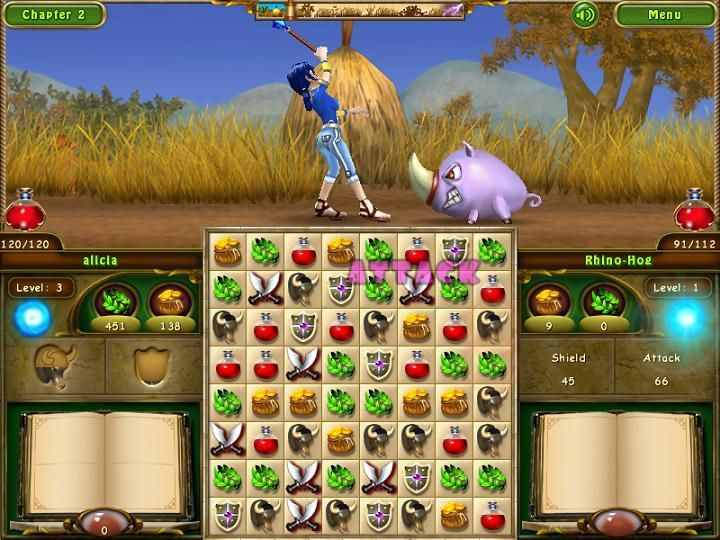
Task: Open the Menu button
Action: click(664, 14)
